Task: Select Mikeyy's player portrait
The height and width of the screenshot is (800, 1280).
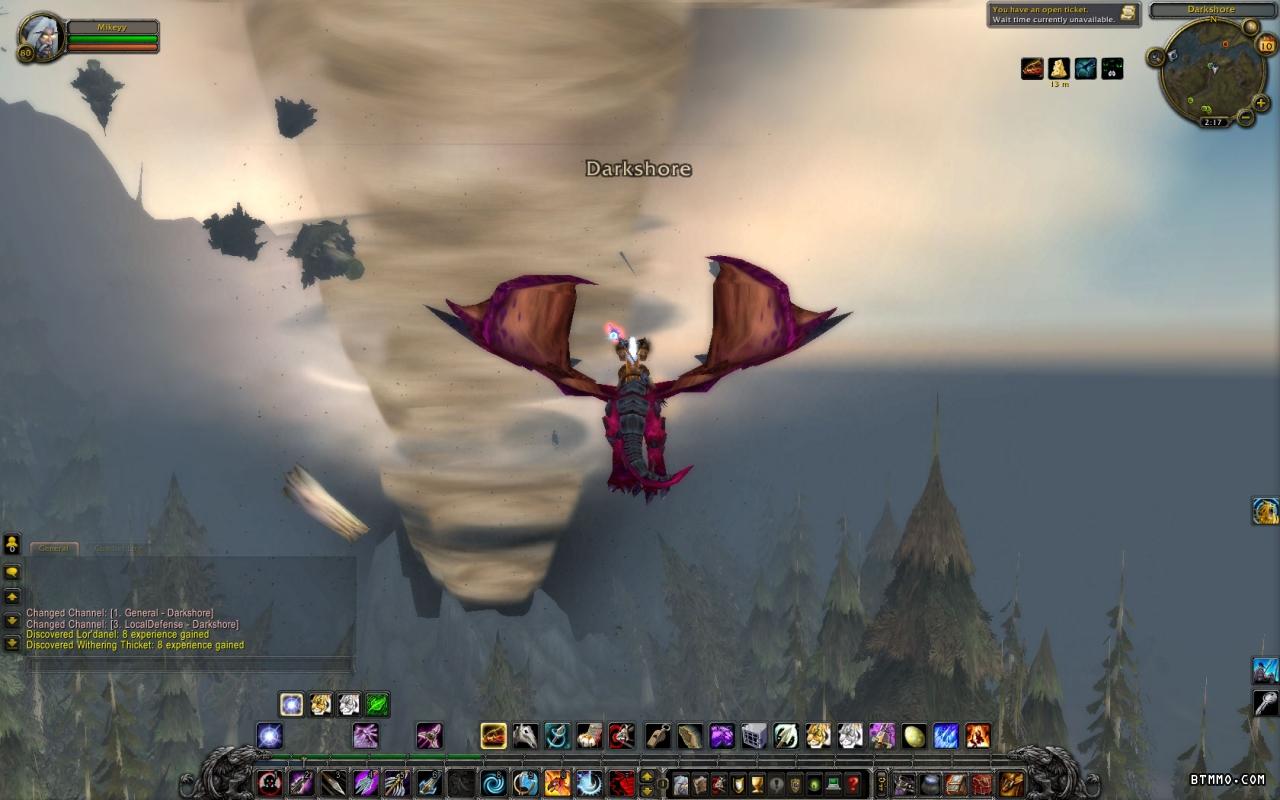Action: click(x=42, y=37)
